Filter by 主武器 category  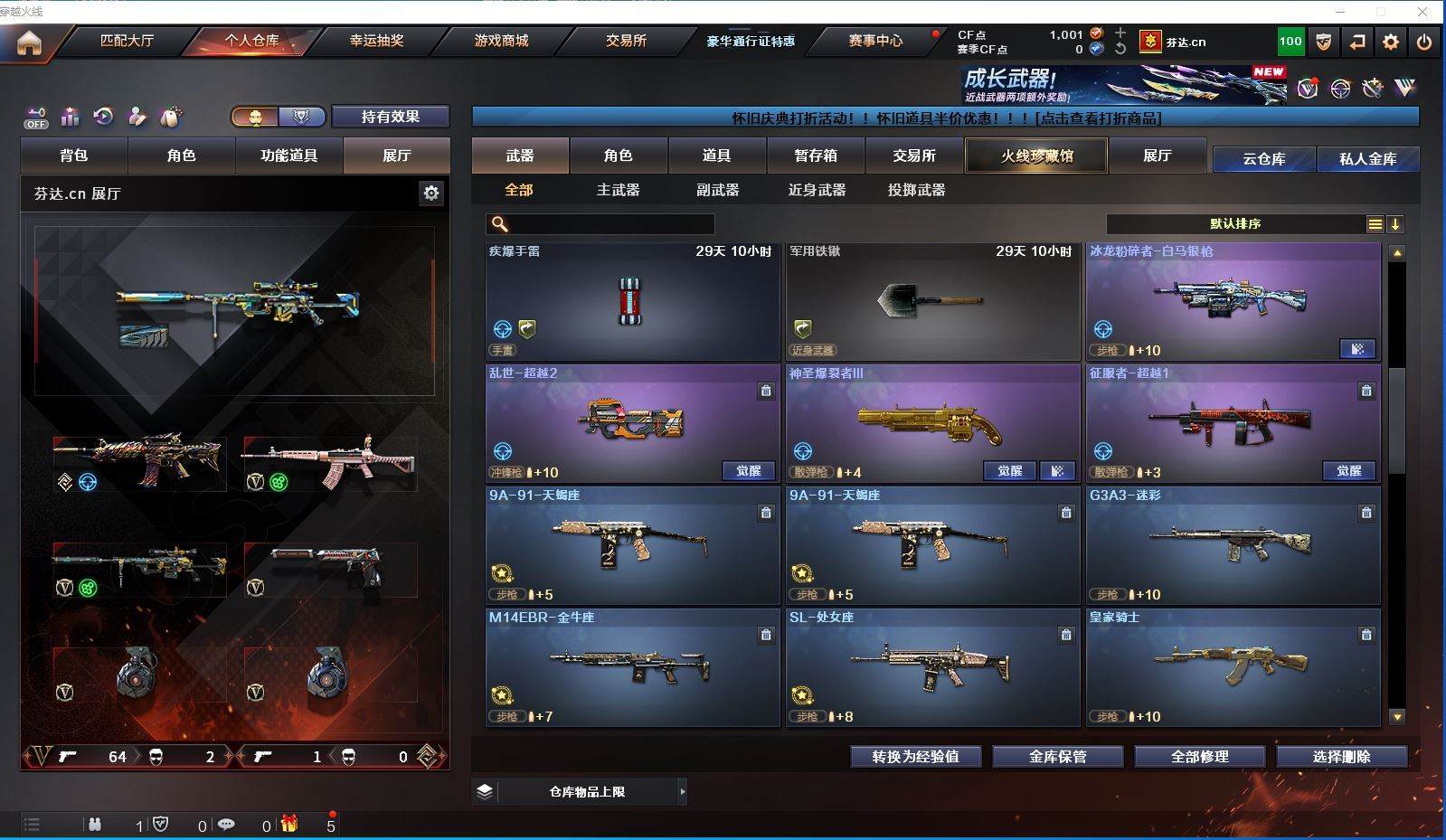point(618,190)
